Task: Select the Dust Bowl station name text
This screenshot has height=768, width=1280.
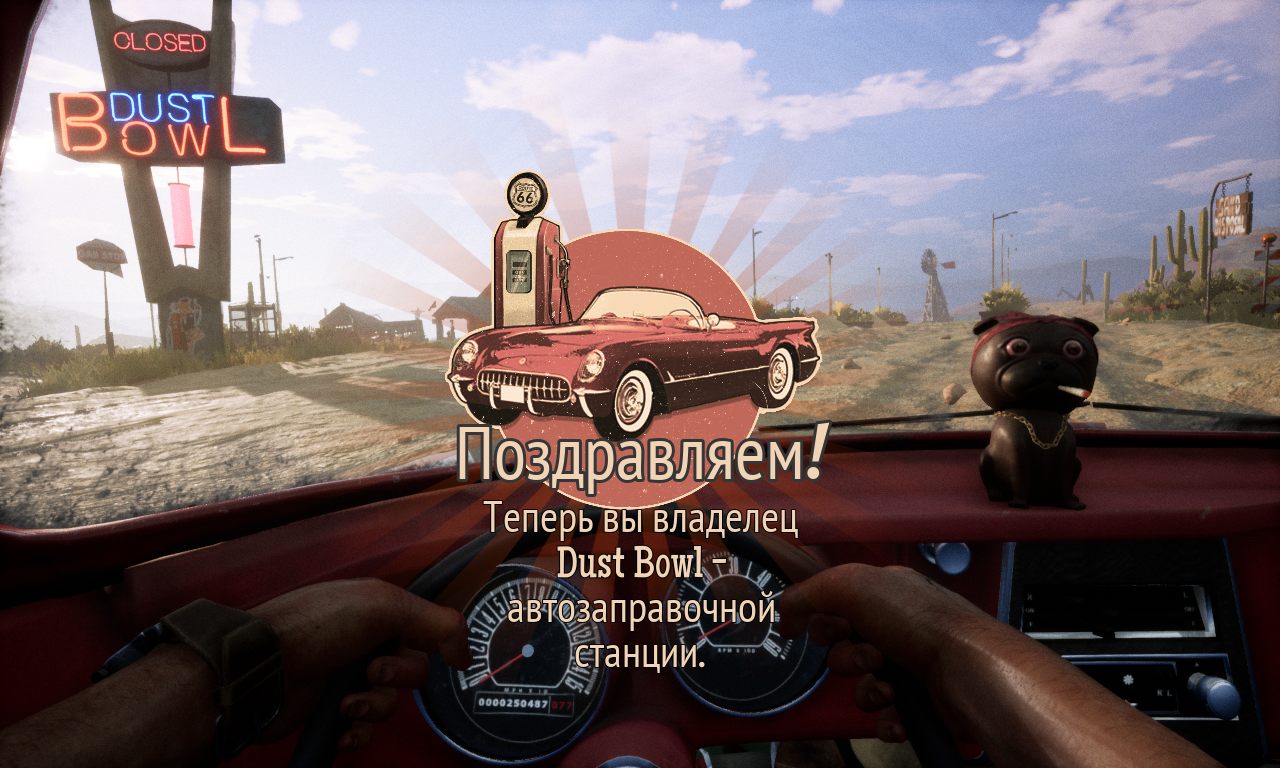Action: coord(641,565)
